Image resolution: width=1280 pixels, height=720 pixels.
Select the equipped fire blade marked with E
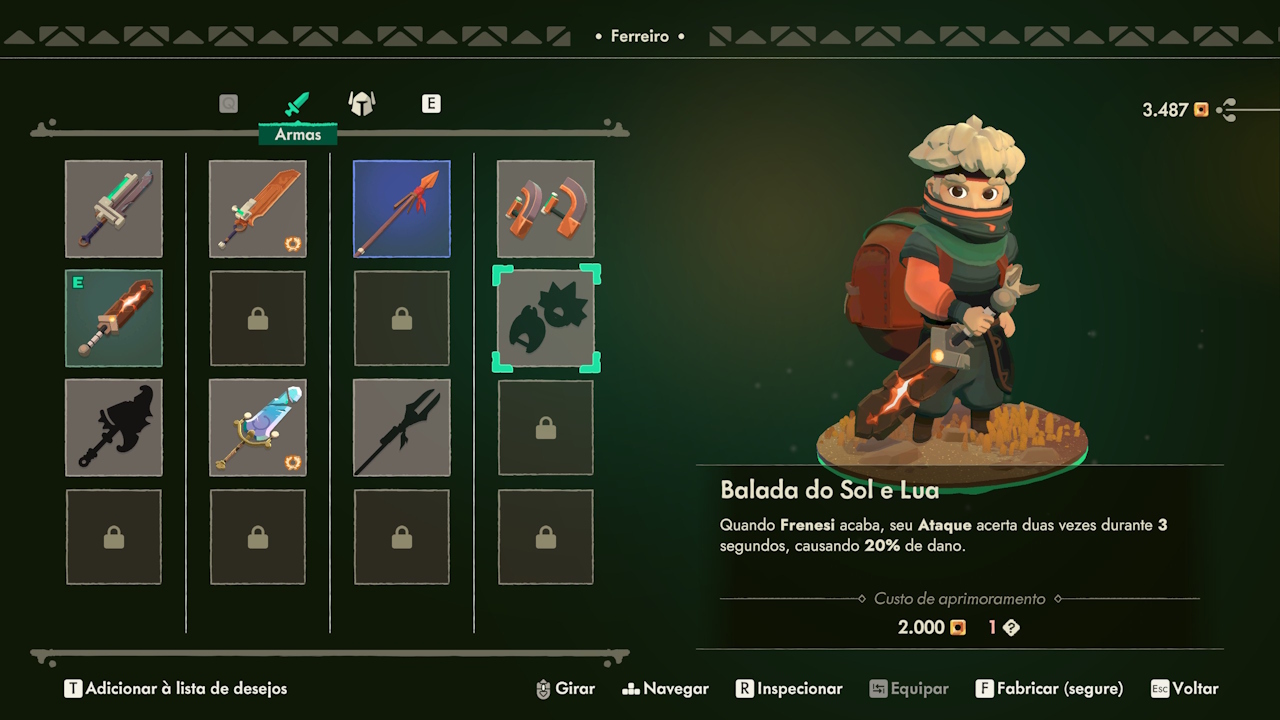point(113,317)
